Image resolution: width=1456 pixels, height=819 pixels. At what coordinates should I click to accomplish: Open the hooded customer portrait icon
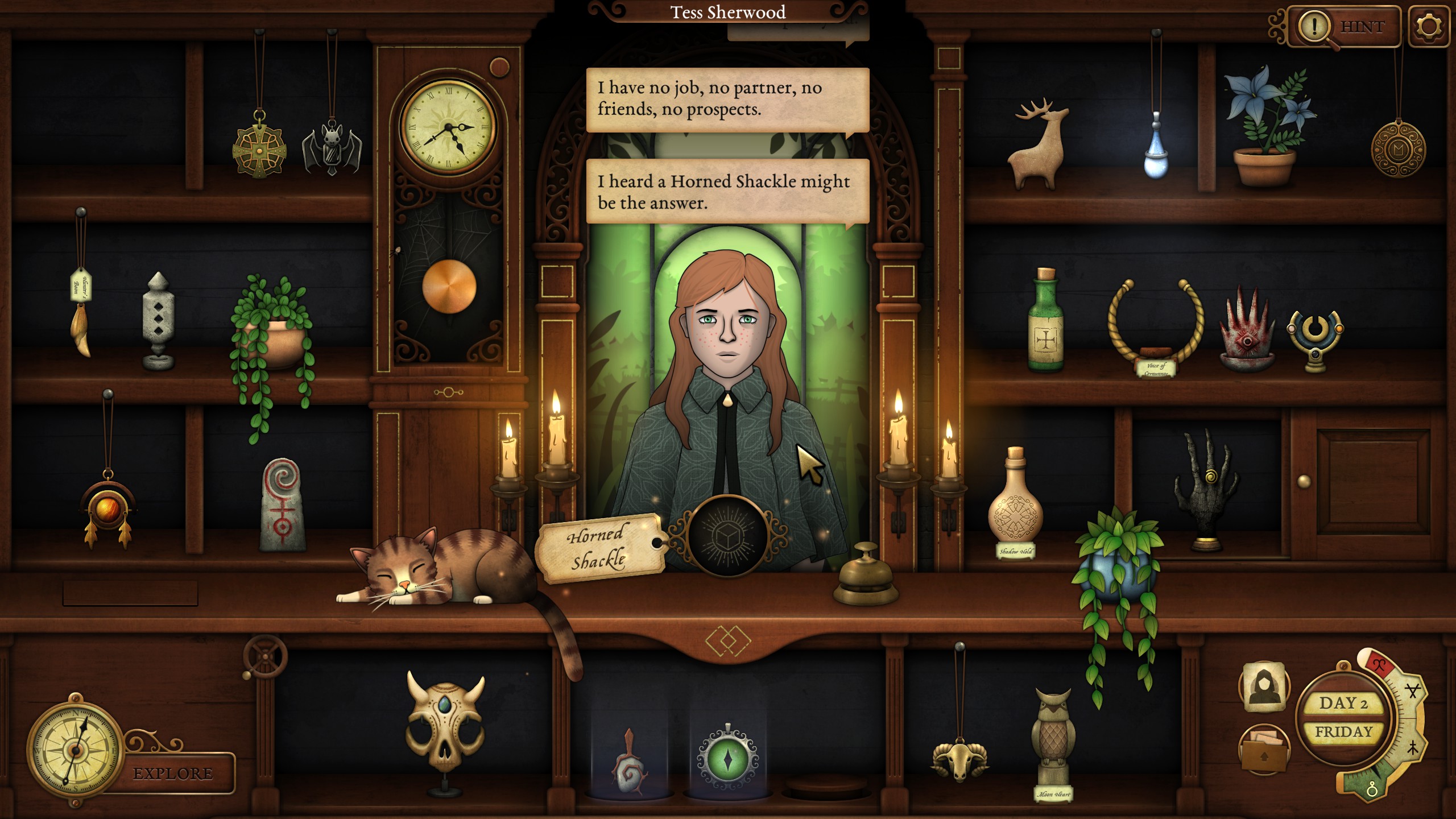click(x=1264, y=686)
